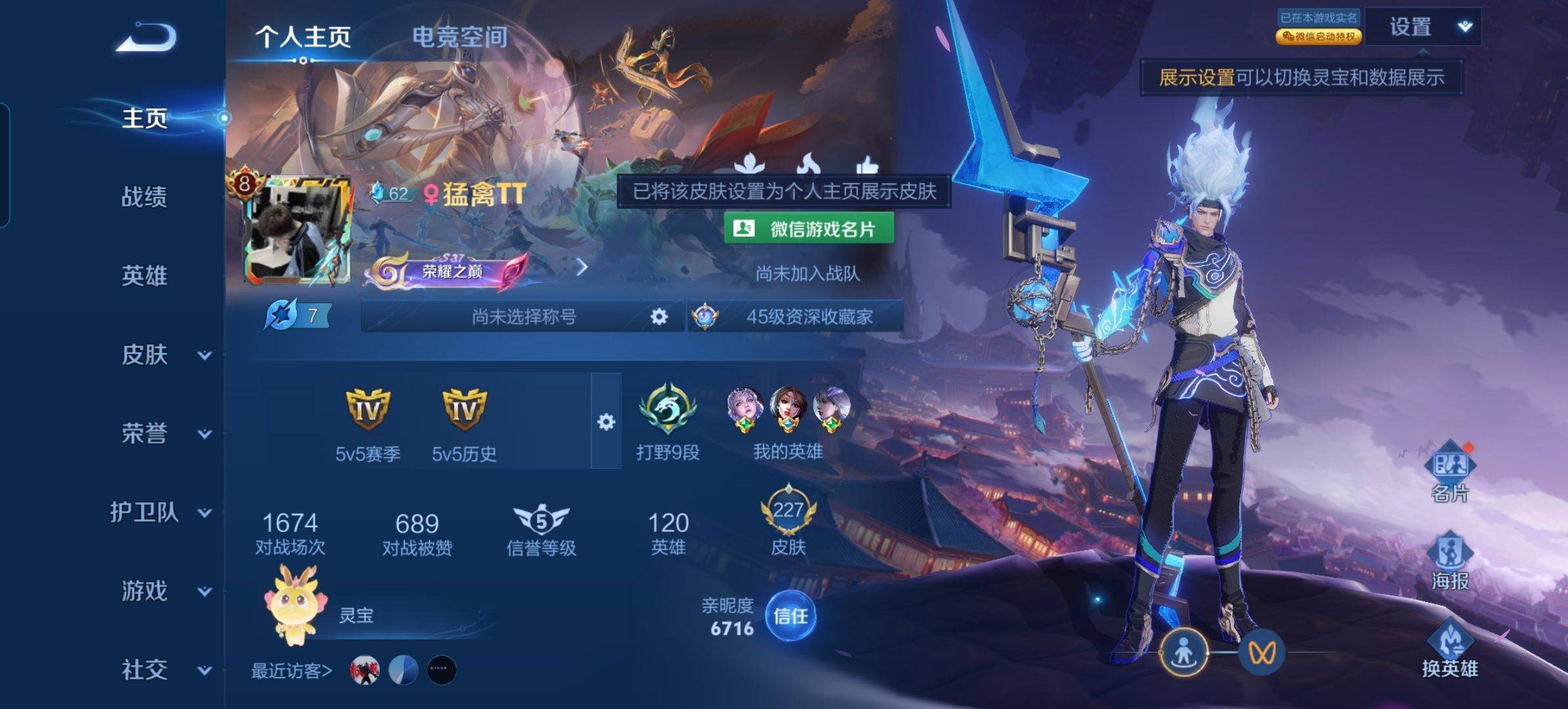Image resolution: width=1568 pixels, height=709 pixels.
Task: Choose a title via 尚未选择称号 bar
Action: pos(523,317)
